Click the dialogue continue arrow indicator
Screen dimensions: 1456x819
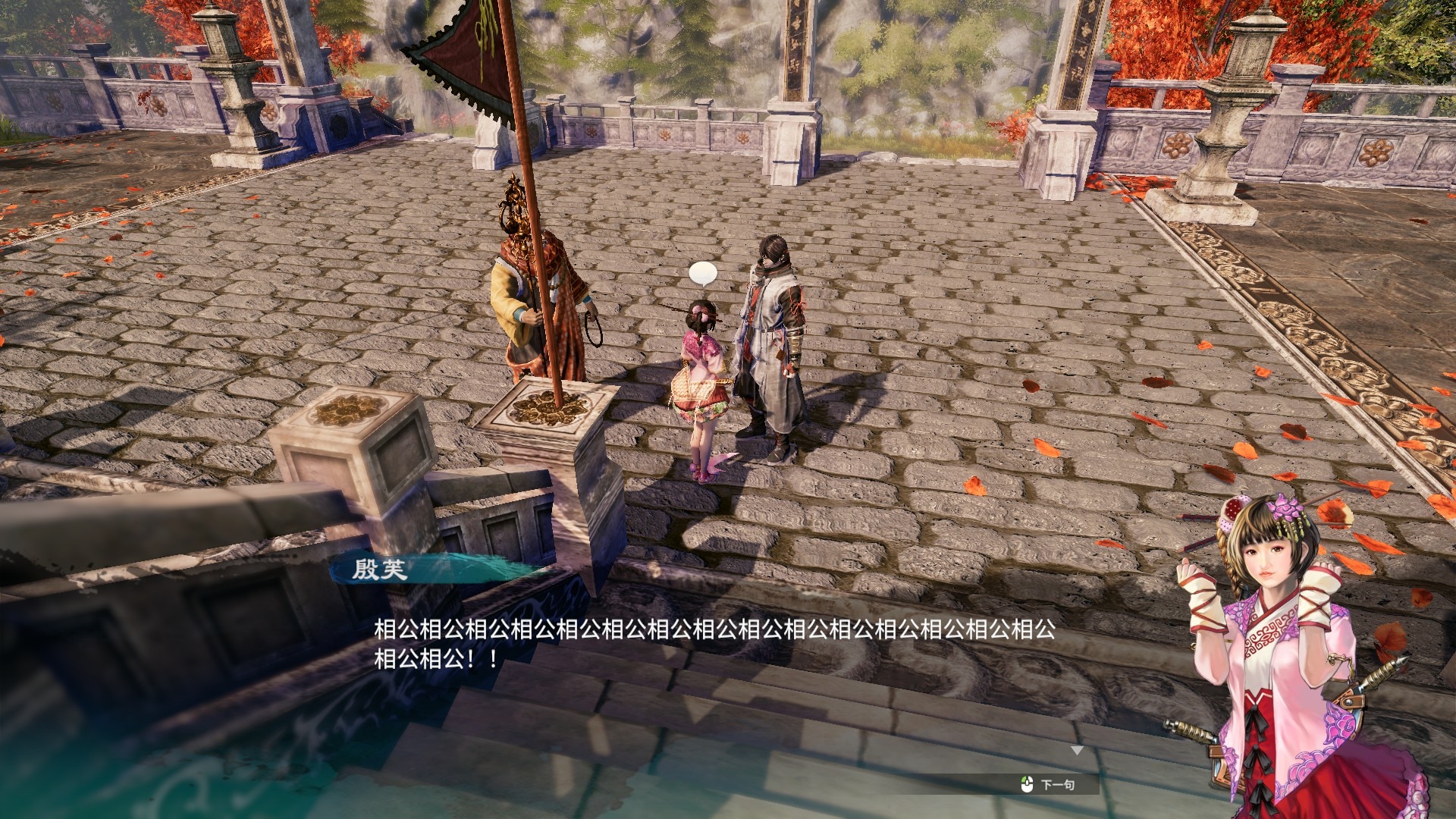1077,751
